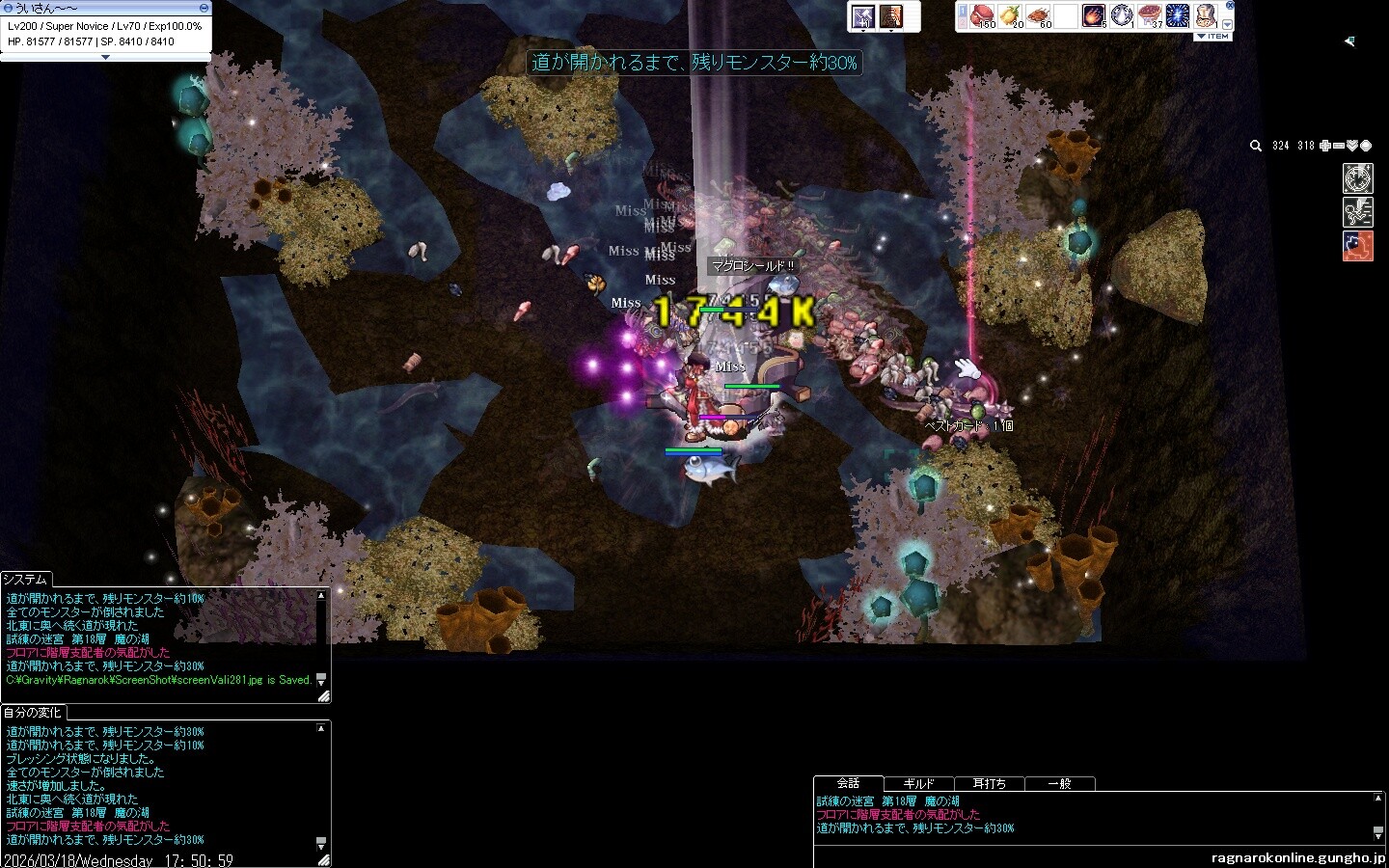Expand the character status panel arrow
Viewport: 1389px width, 868px height.
pyautogui.click(x=105, y=57)
